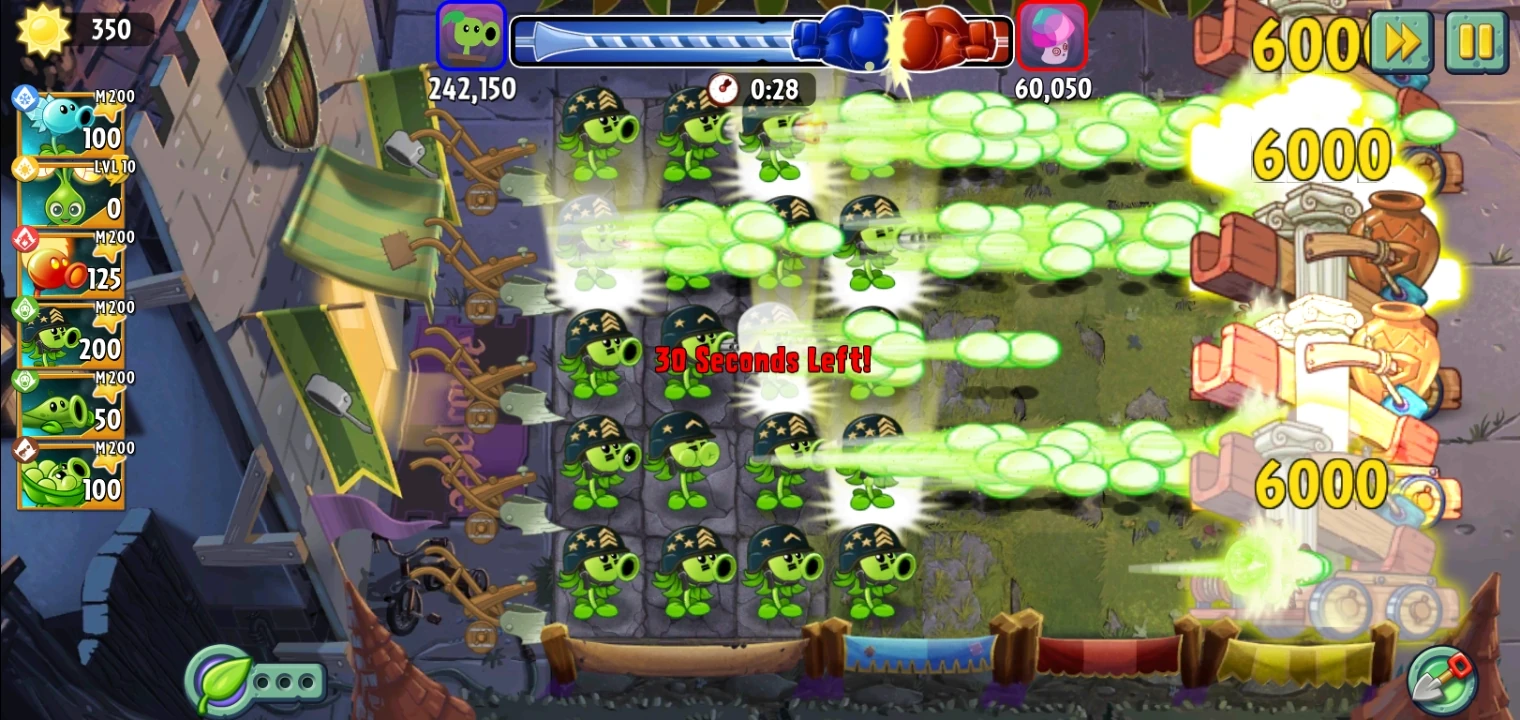Tap the leaf power-up button
This screenshot has height=720, width=1520.
219,678
